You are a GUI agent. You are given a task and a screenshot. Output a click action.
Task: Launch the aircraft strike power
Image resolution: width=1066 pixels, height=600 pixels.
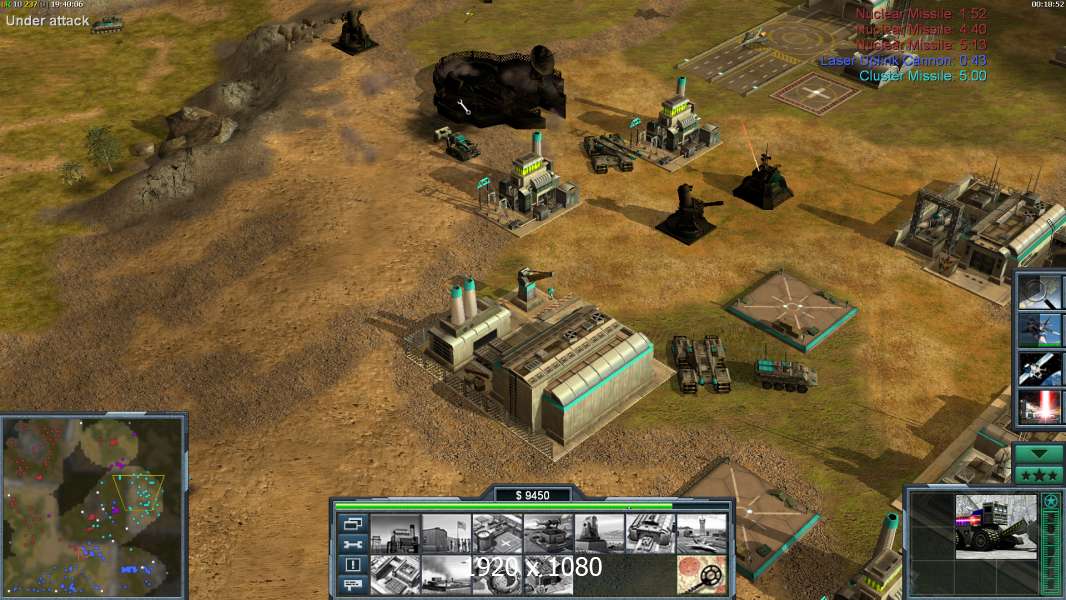point(1038,329)
